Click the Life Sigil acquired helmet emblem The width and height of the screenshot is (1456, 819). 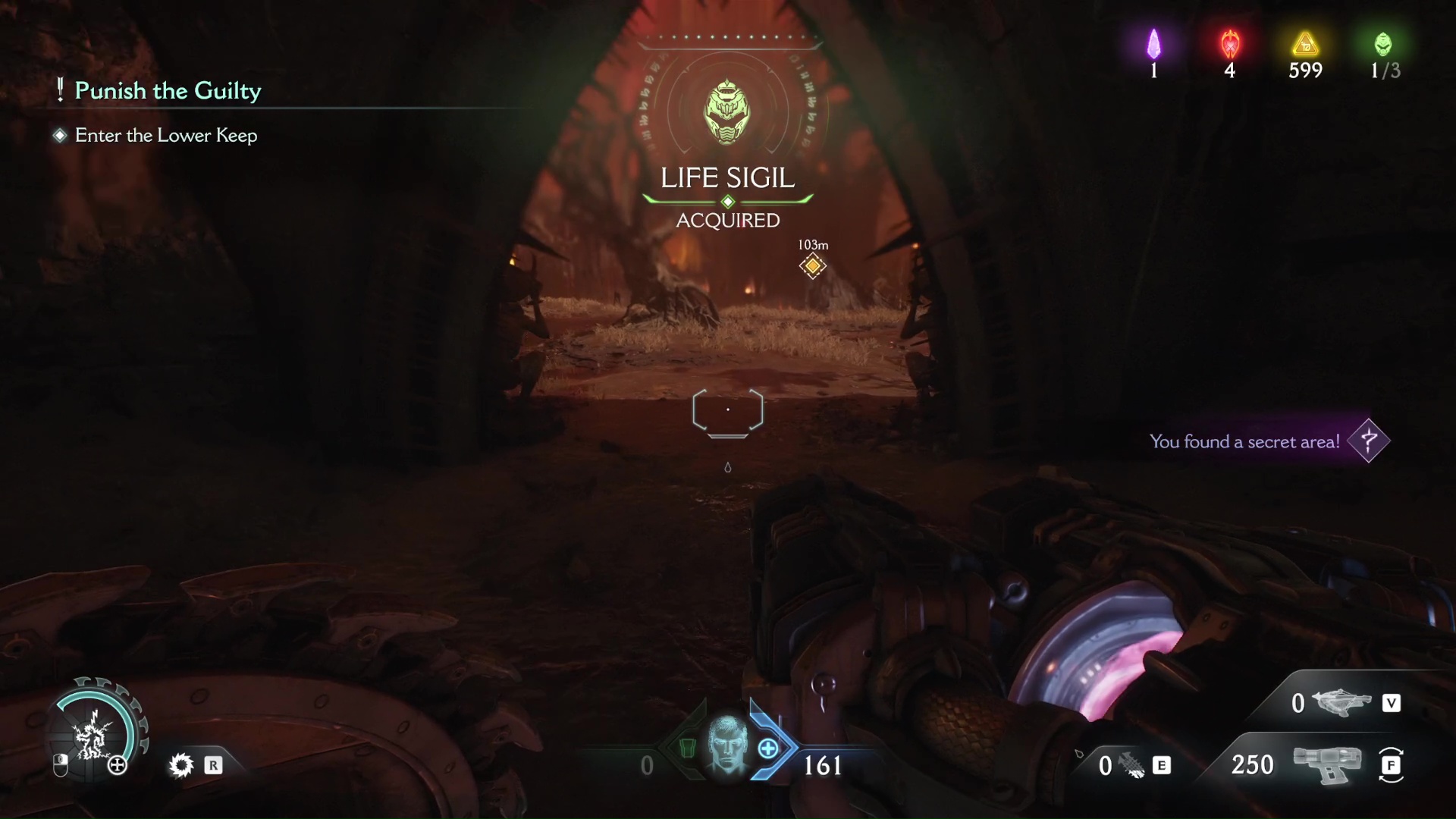pyautogui.click(x=727, y=113)
